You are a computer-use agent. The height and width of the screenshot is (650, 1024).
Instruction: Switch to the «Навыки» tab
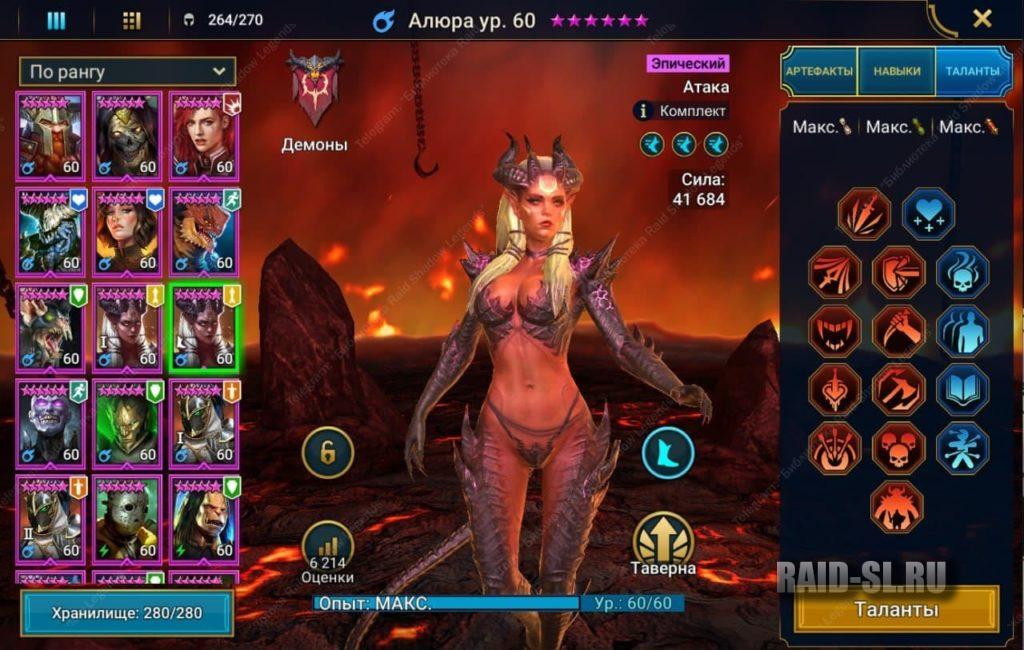(897, 71)
